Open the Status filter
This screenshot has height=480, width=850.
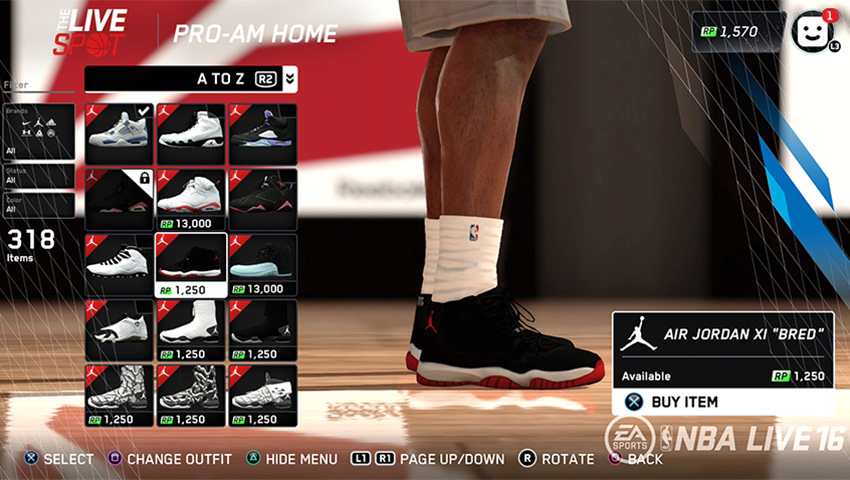point(39,176)
